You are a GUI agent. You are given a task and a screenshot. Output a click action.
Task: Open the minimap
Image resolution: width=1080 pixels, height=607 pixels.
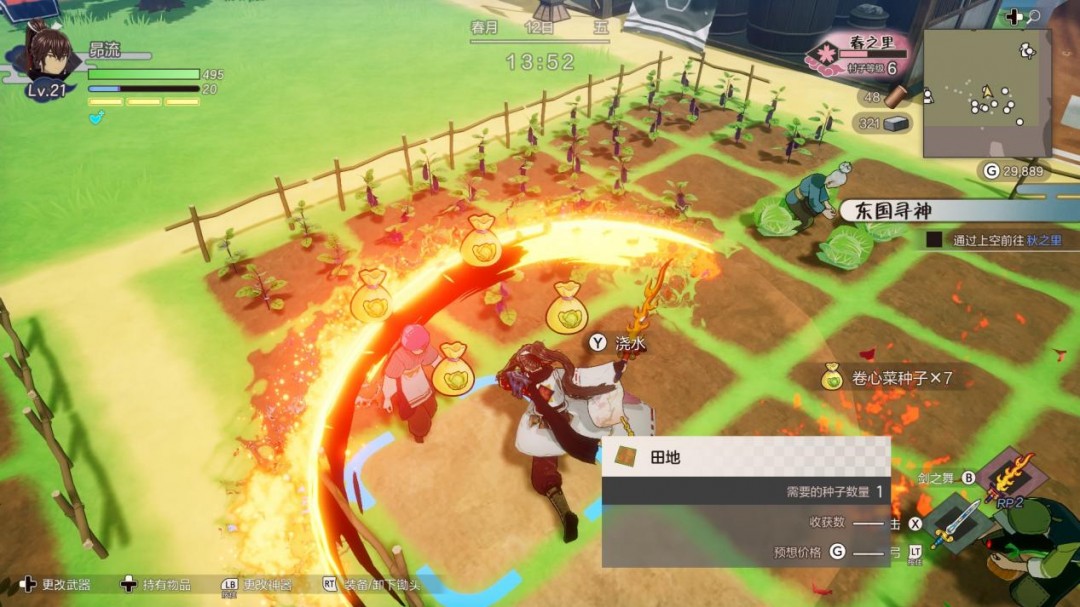pos(986,93)
